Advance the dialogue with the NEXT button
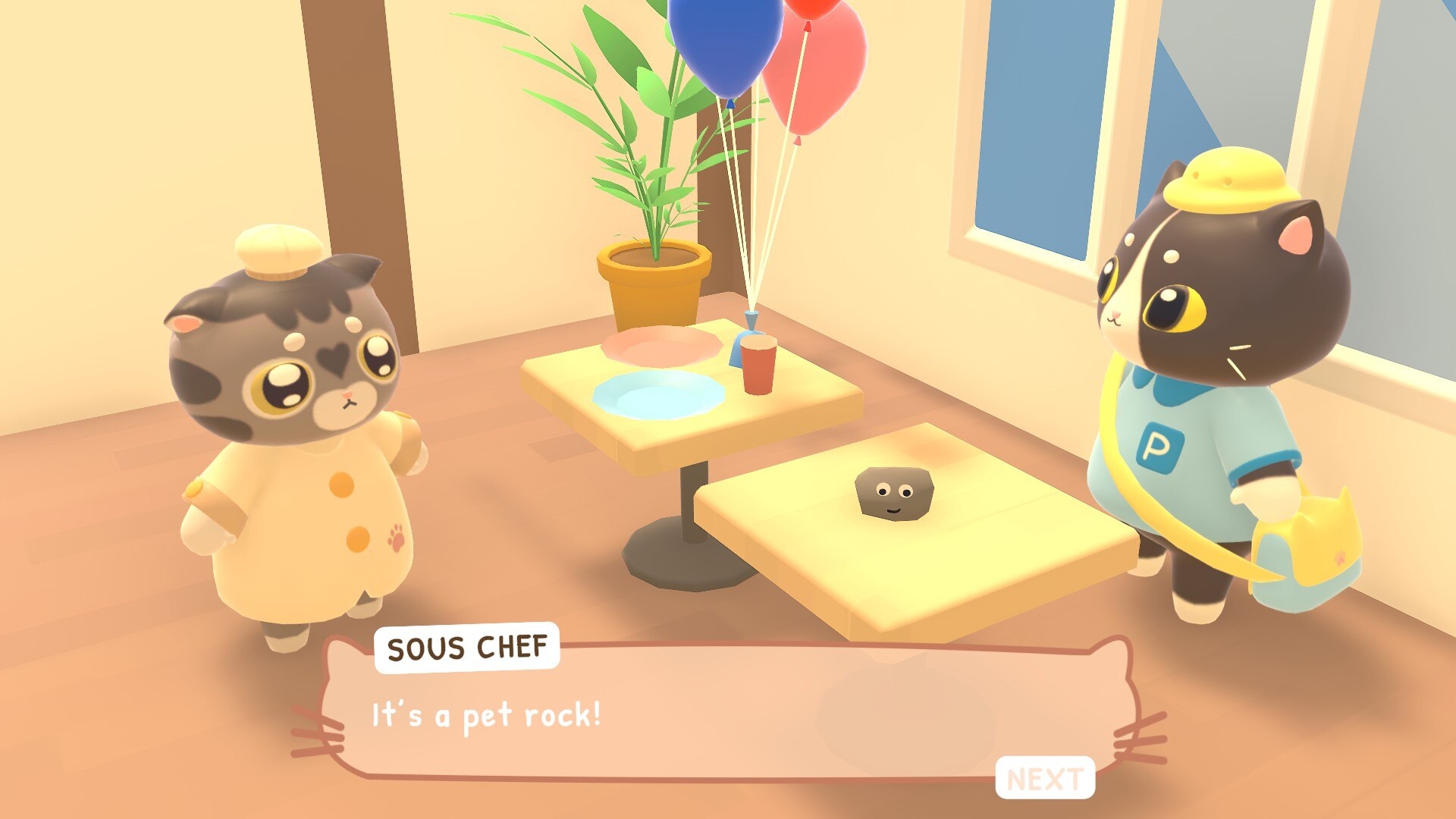This screenshot has height=819, width=1456. coord(1044,778)
